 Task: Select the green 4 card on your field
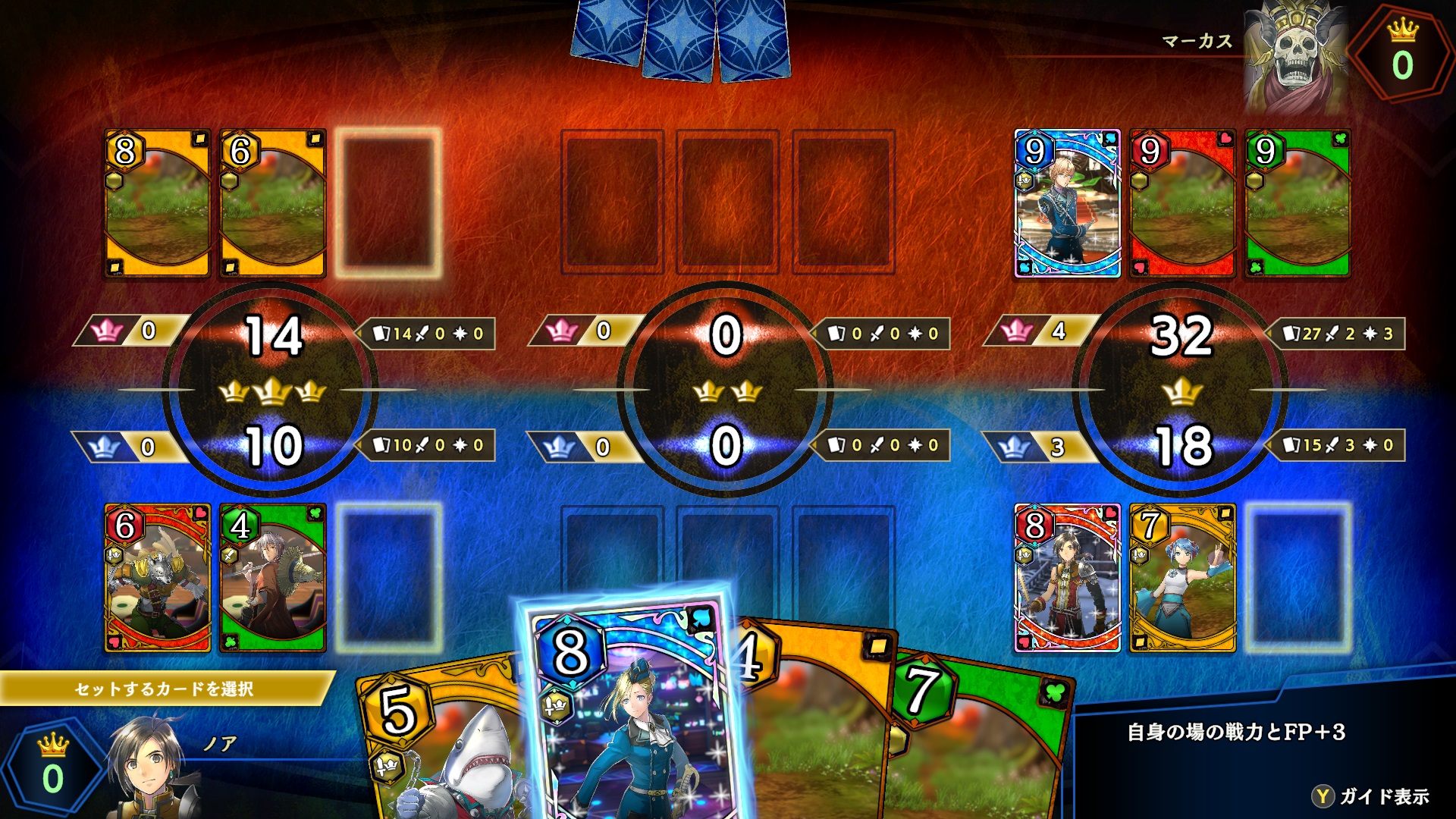273,578
